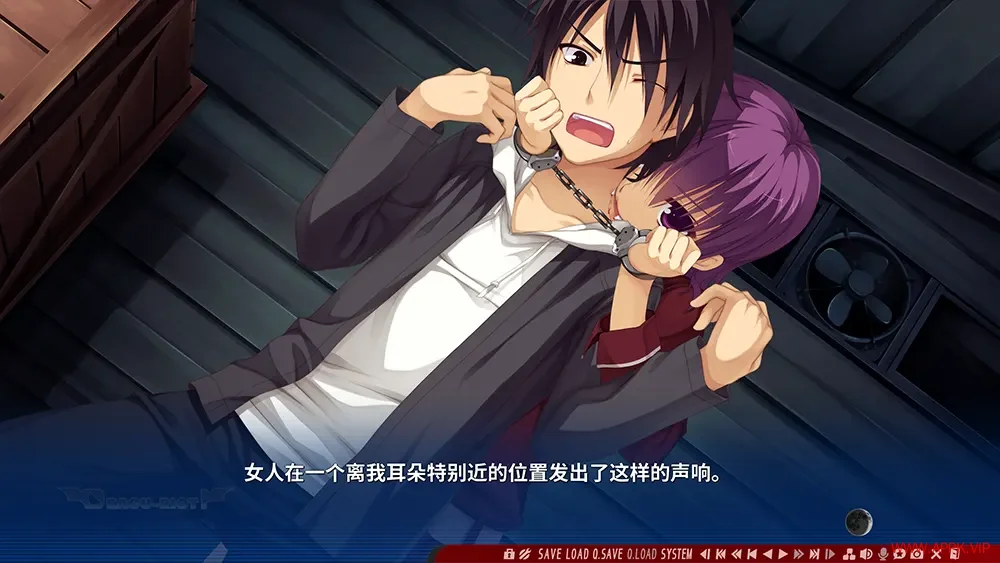Open the SYSTEM settings
The height and width of the screenshot is (563, 1000).
[x=677, y=554]
